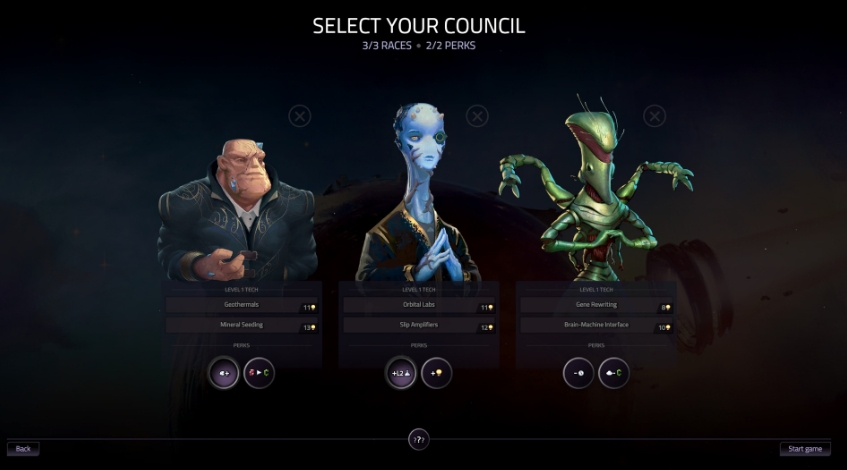Screen dimensions: 847x470
Task: Toggle the blue alien's plus lightbulb perk
Action: pyautogui.click(x=436, y=373)
